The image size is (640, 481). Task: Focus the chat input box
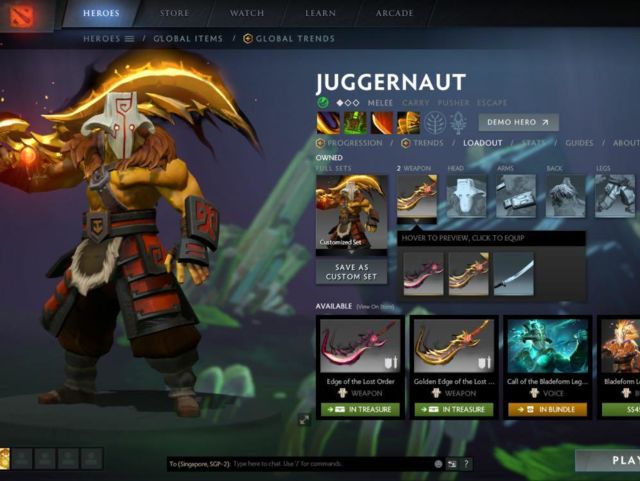pos(330,464)
